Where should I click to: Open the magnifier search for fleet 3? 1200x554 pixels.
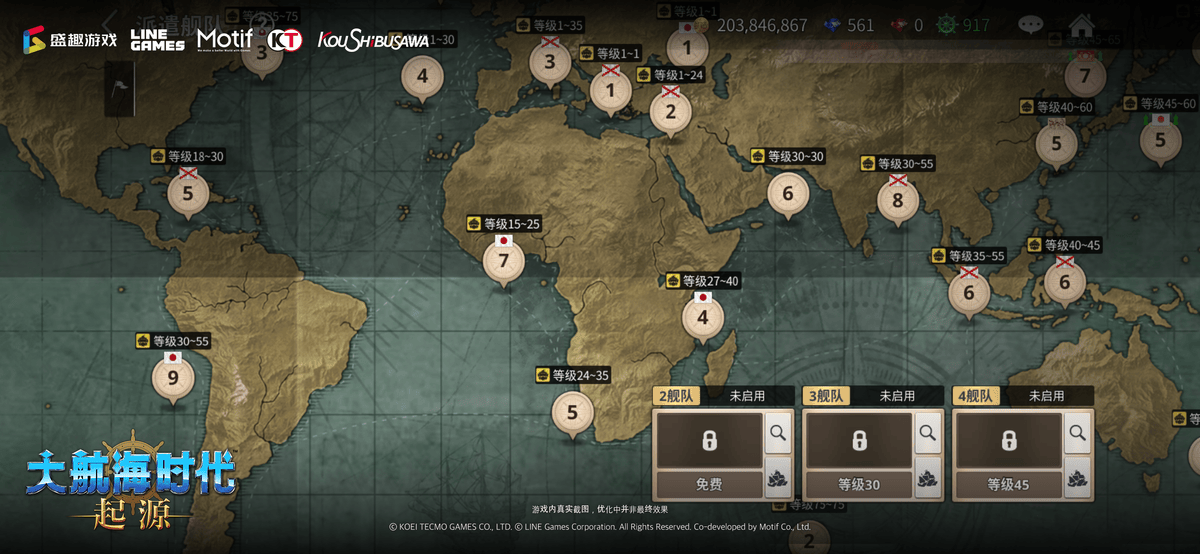point(927,433)
